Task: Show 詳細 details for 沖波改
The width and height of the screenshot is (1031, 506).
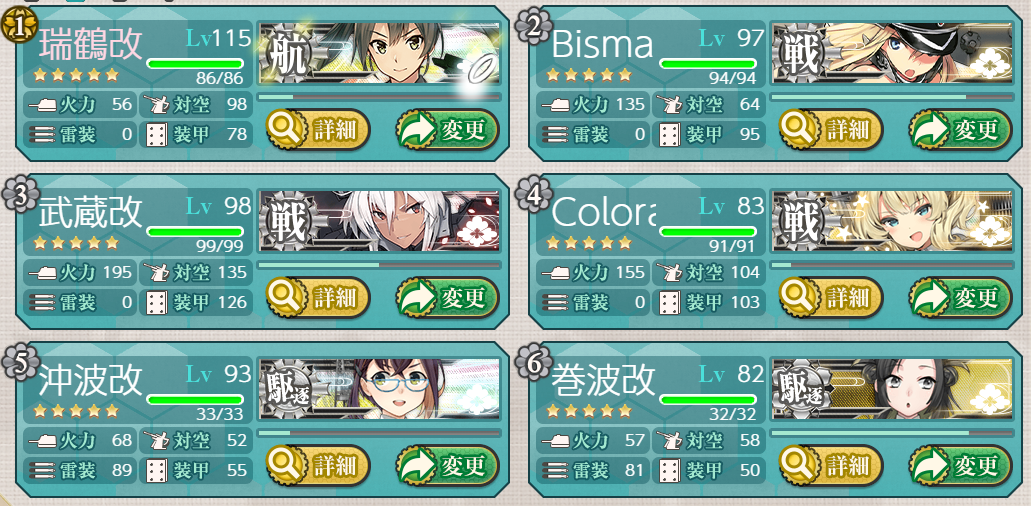Action: pyautogui.click(x=318, y=466)
